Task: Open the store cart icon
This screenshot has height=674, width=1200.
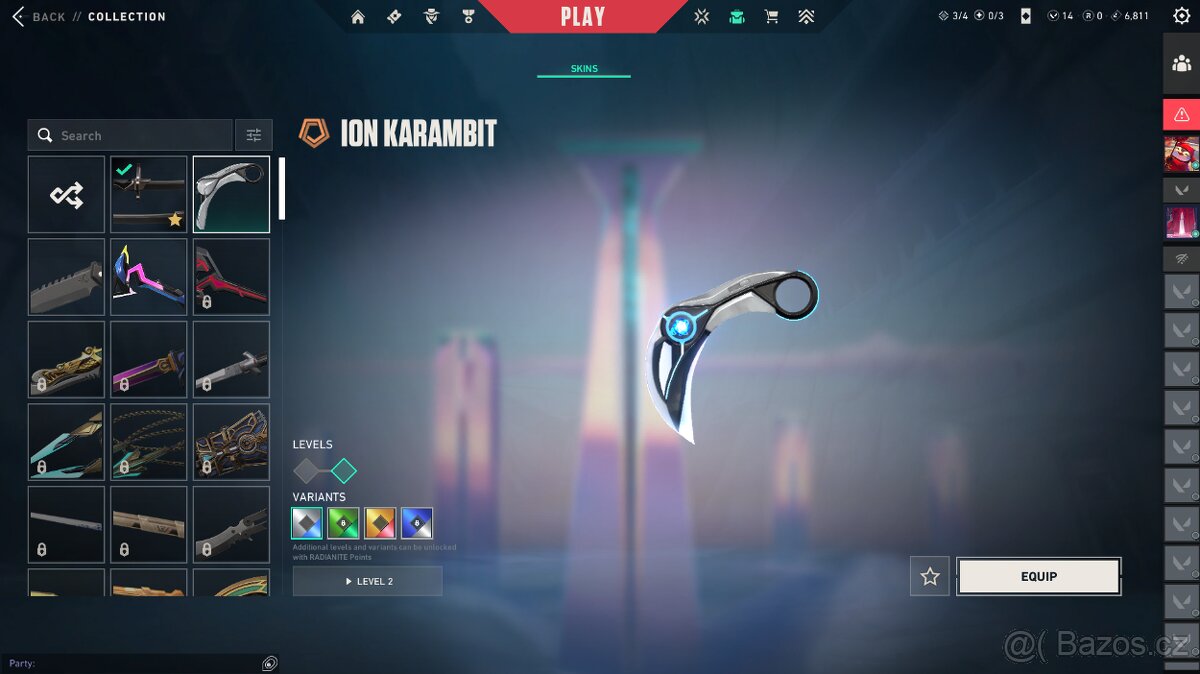Action: (x=771, y=17)
